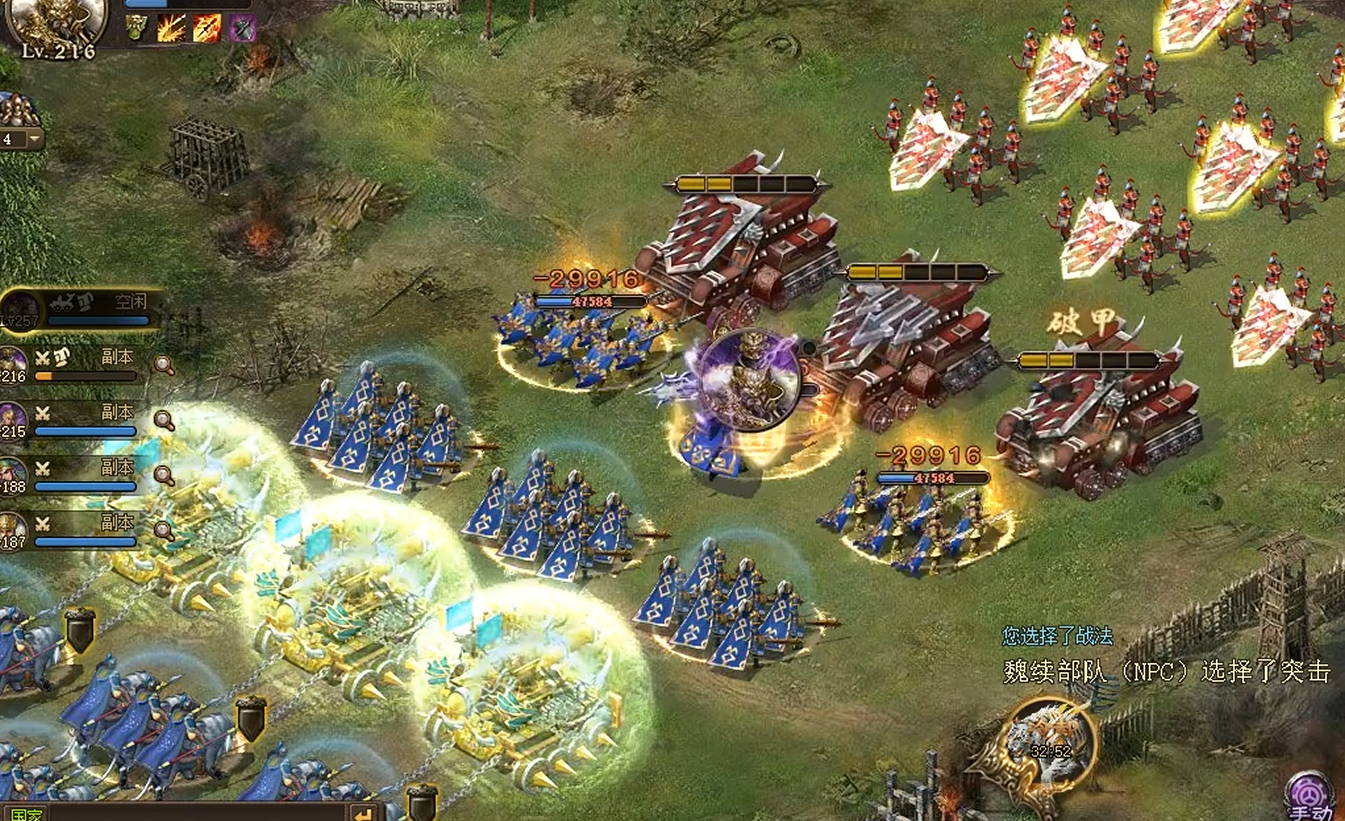Select the idle Lv257 general row

(80, 308)
